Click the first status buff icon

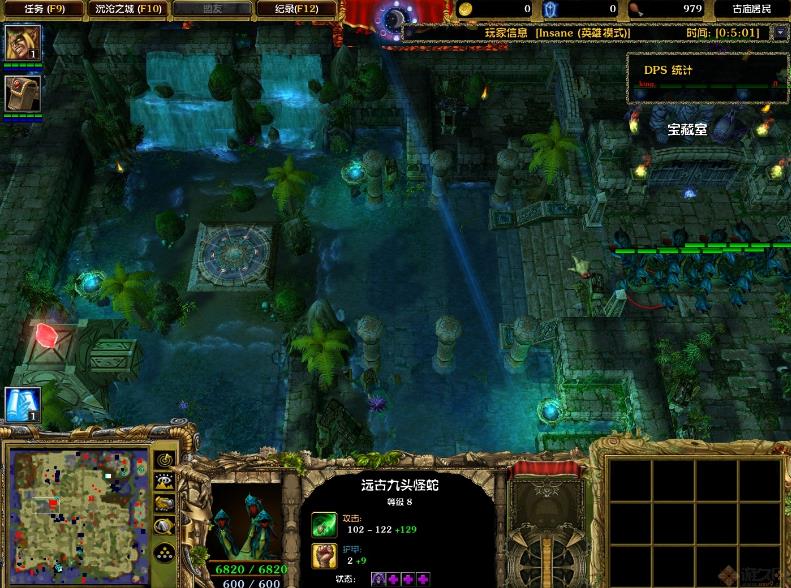pos(379,579)
